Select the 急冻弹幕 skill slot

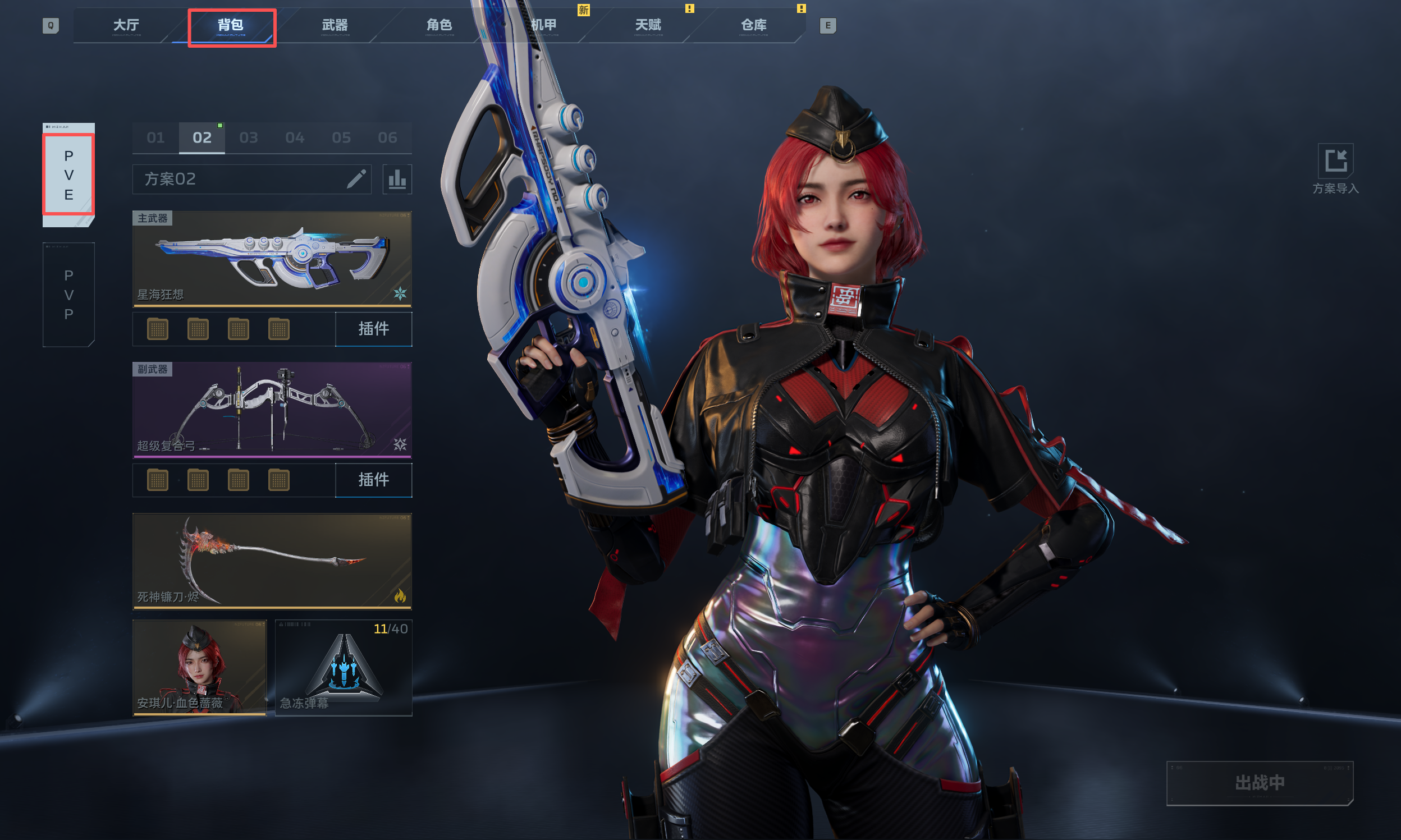coord(344,667)
